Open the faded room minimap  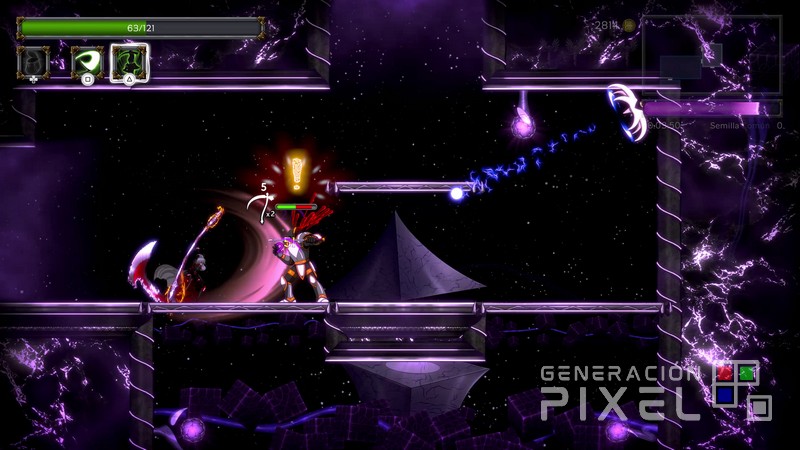[710, 56]
